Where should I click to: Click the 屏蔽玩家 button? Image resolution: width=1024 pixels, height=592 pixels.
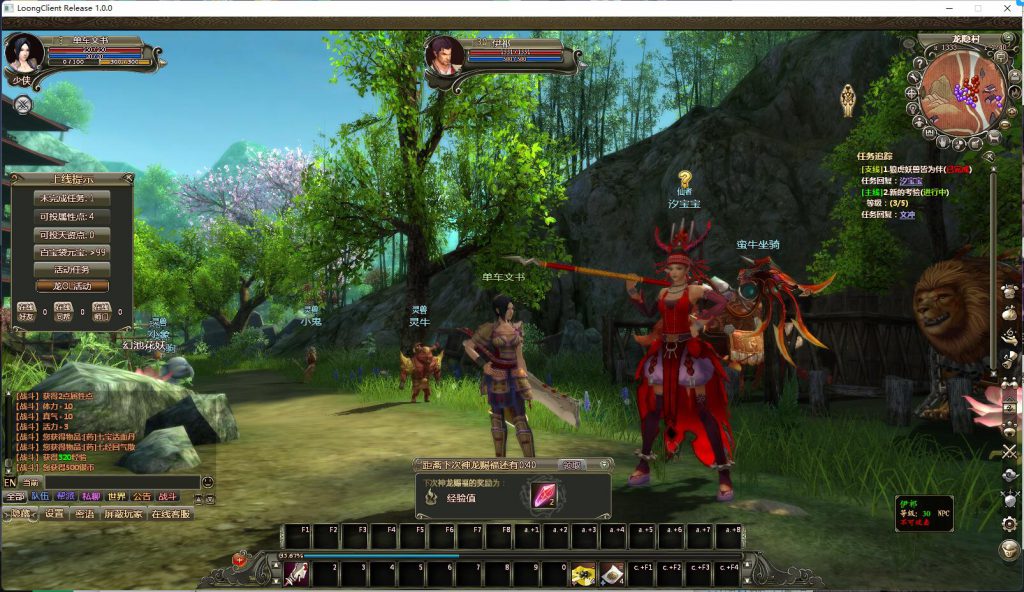[123, 514]
